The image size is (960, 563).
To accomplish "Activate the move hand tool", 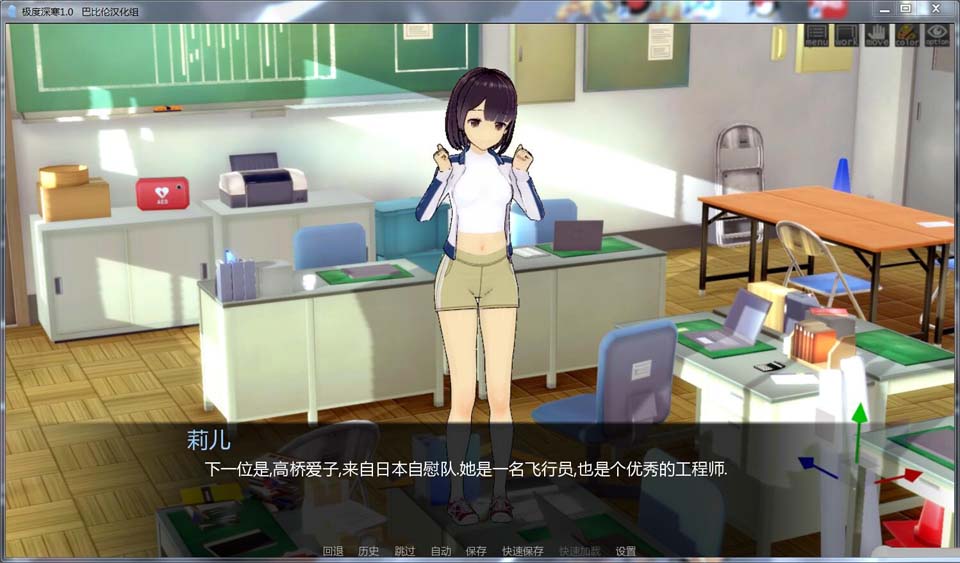I will pyautogui.click(x=876, y=36).
